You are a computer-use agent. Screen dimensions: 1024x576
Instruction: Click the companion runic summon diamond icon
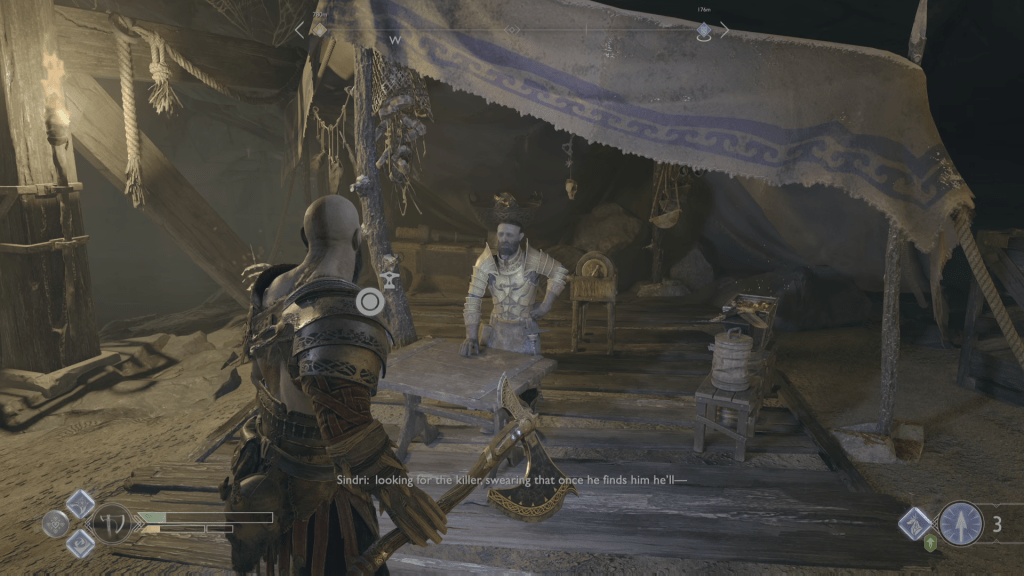point(915,523)
